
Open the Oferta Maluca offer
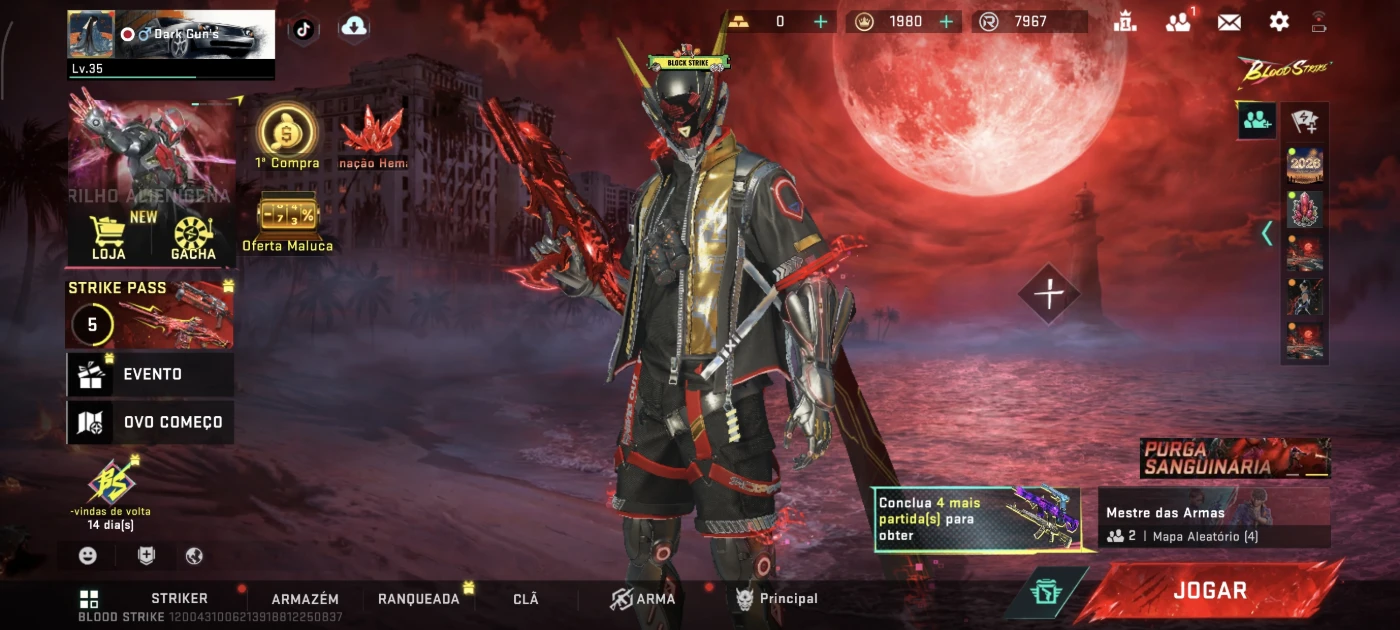pos(287,222)
